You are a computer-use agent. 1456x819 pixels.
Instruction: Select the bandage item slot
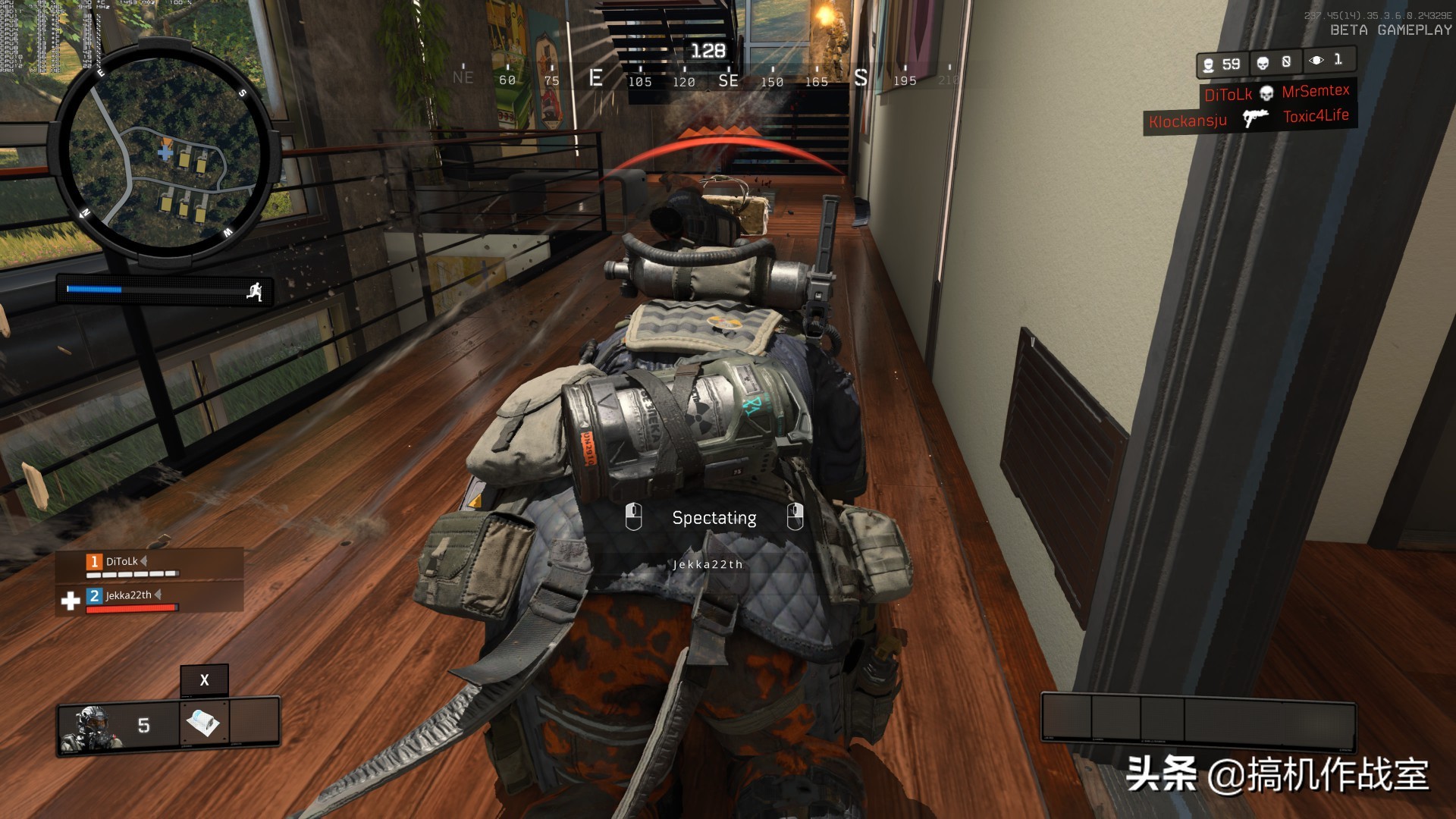203,723
